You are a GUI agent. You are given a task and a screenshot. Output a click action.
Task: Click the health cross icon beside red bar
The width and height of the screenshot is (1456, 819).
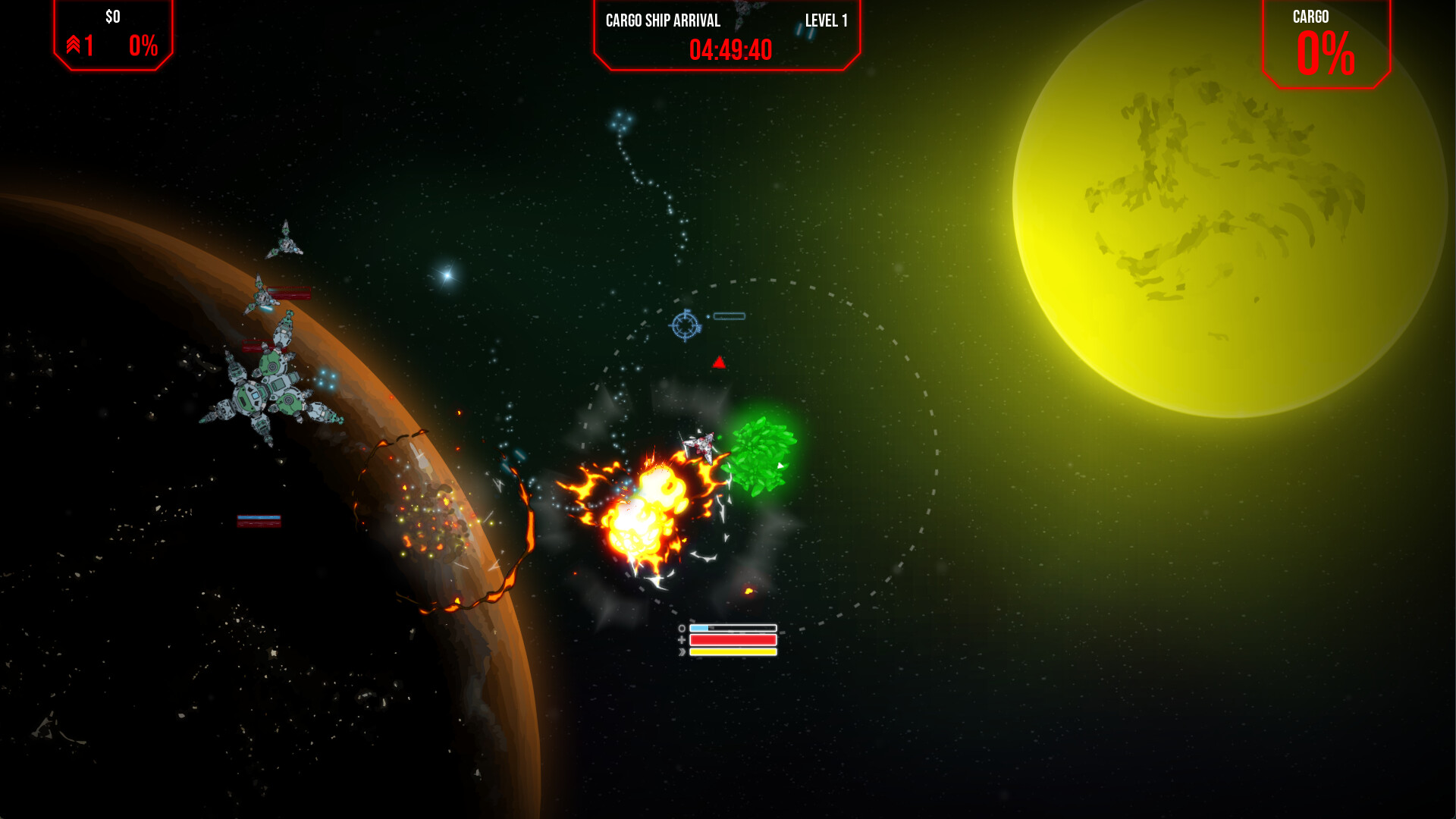click(682, 639)
